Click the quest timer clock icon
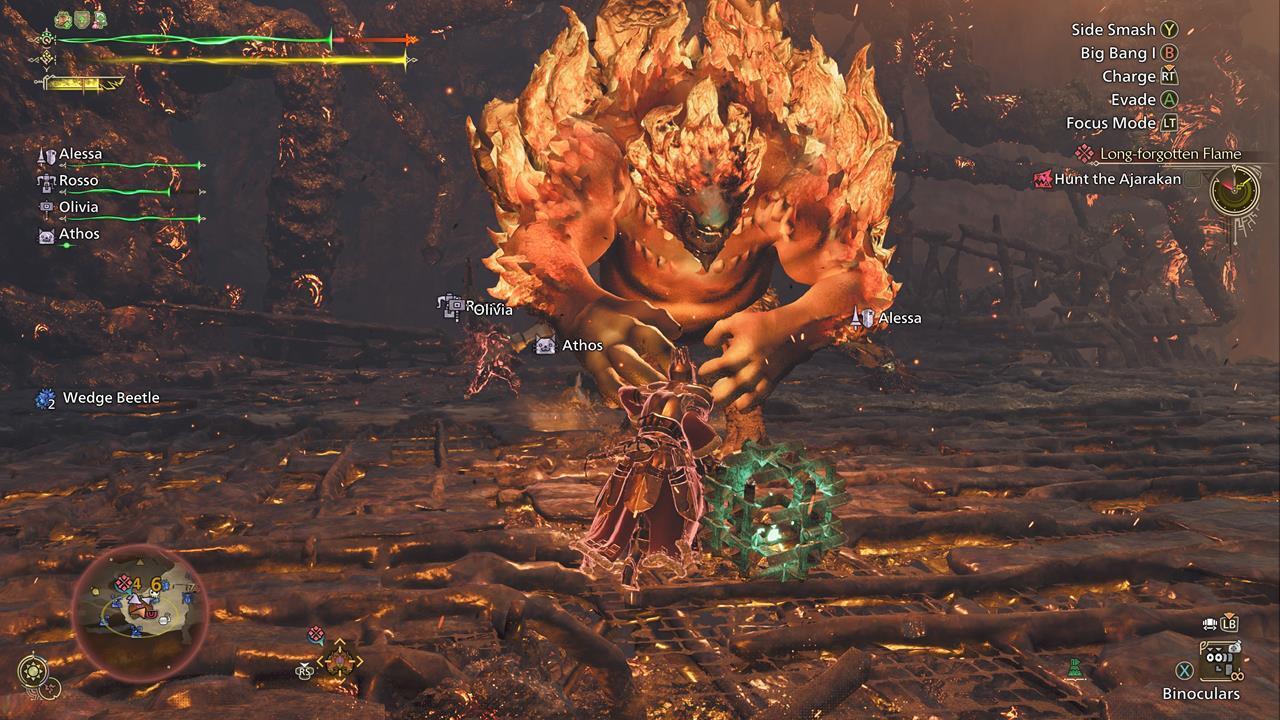Image resolution: width=1280 pixels, height=720 pixels. pyautogui.click(x=1234, y=189)
